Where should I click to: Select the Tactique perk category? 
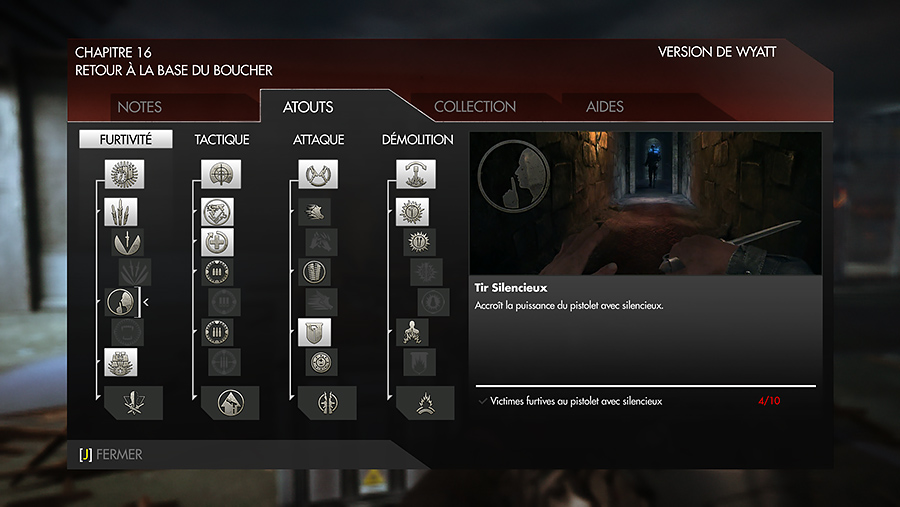[x=222, y=140]
